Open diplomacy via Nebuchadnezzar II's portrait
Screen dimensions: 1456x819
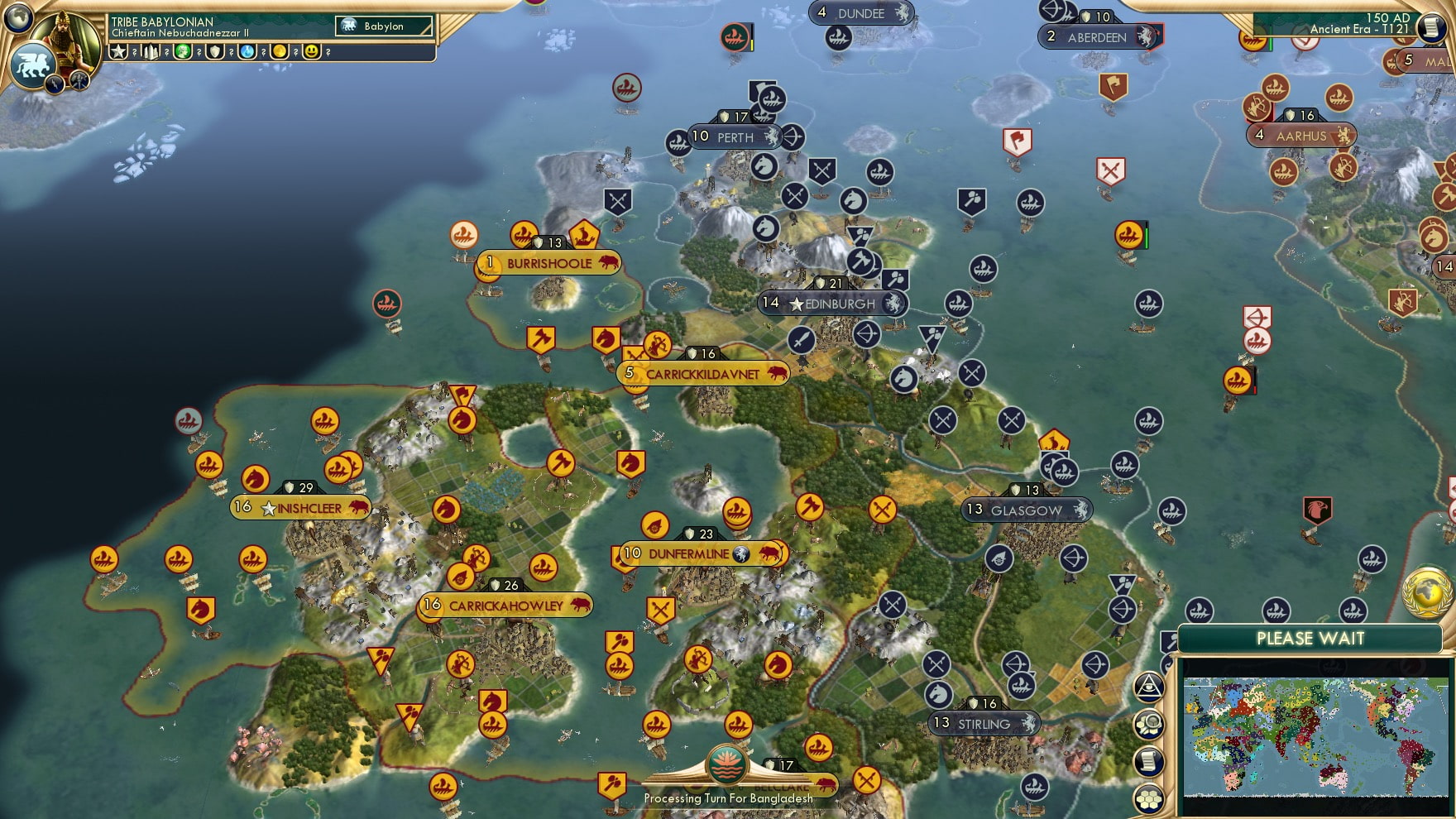pos(70,37)
